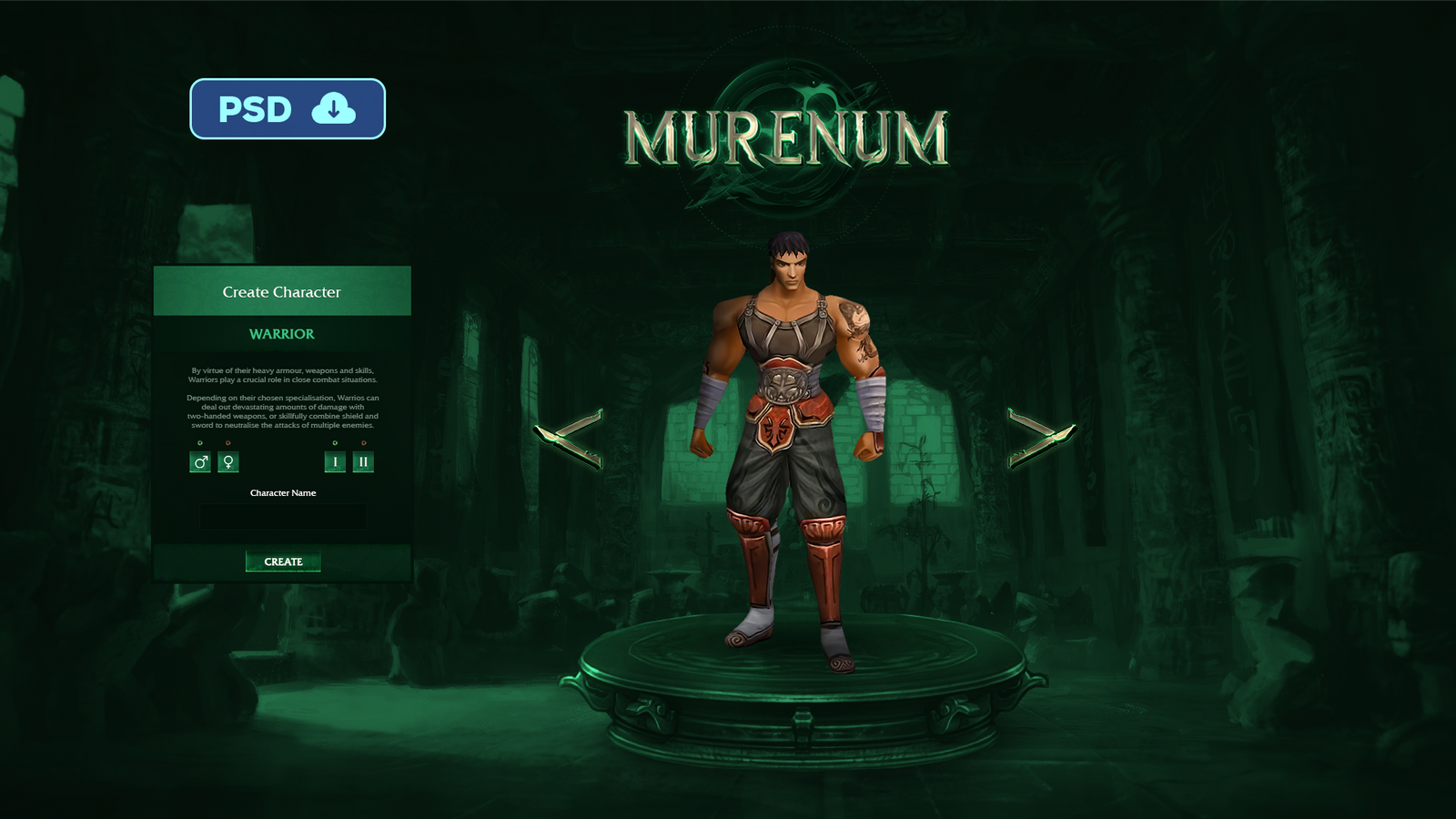
Task: Select the radio dot above specialization I
Action: [335, 442]
